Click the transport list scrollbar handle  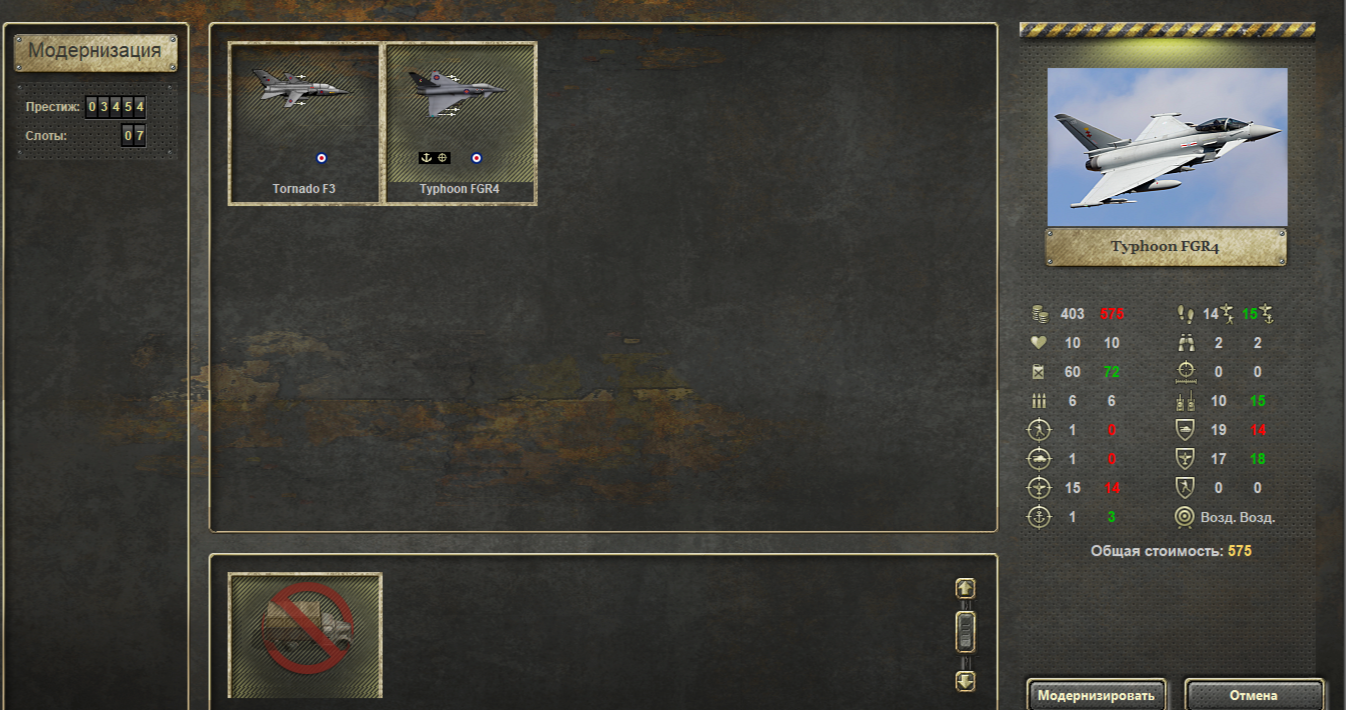click(965, 631)
